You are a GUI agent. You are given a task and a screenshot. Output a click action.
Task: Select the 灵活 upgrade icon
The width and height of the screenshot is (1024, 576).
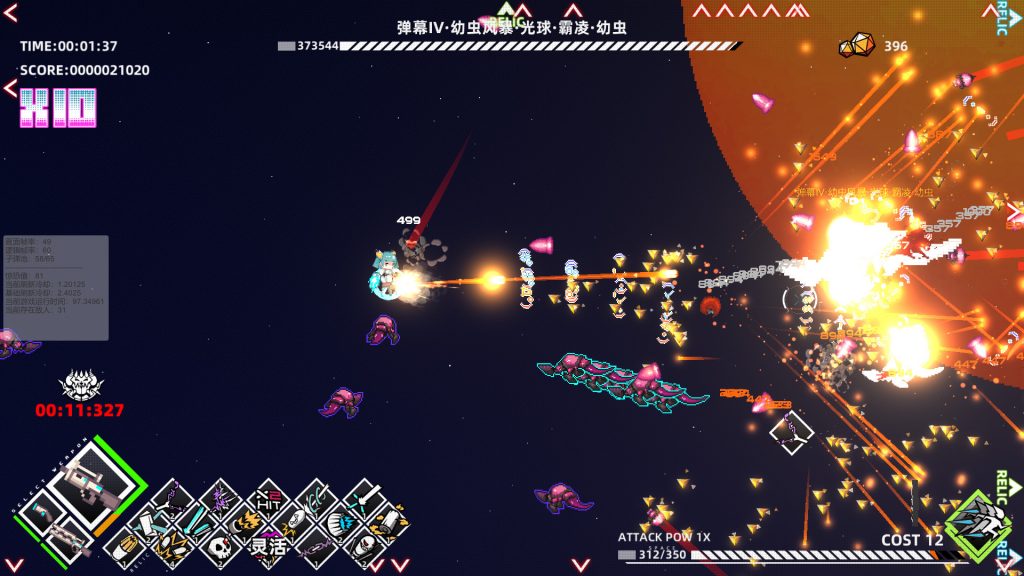tap(267, 546)
